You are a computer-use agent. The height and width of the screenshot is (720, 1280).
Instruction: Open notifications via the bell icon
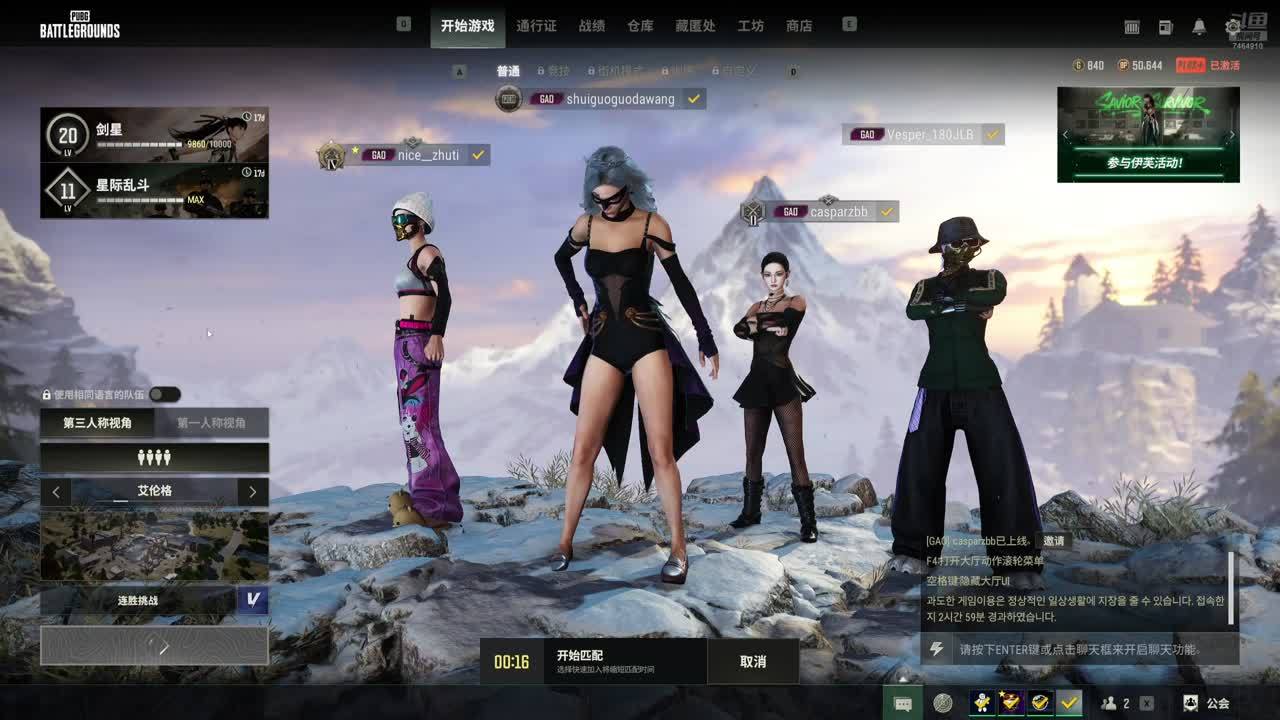[x=1199, y=27]
